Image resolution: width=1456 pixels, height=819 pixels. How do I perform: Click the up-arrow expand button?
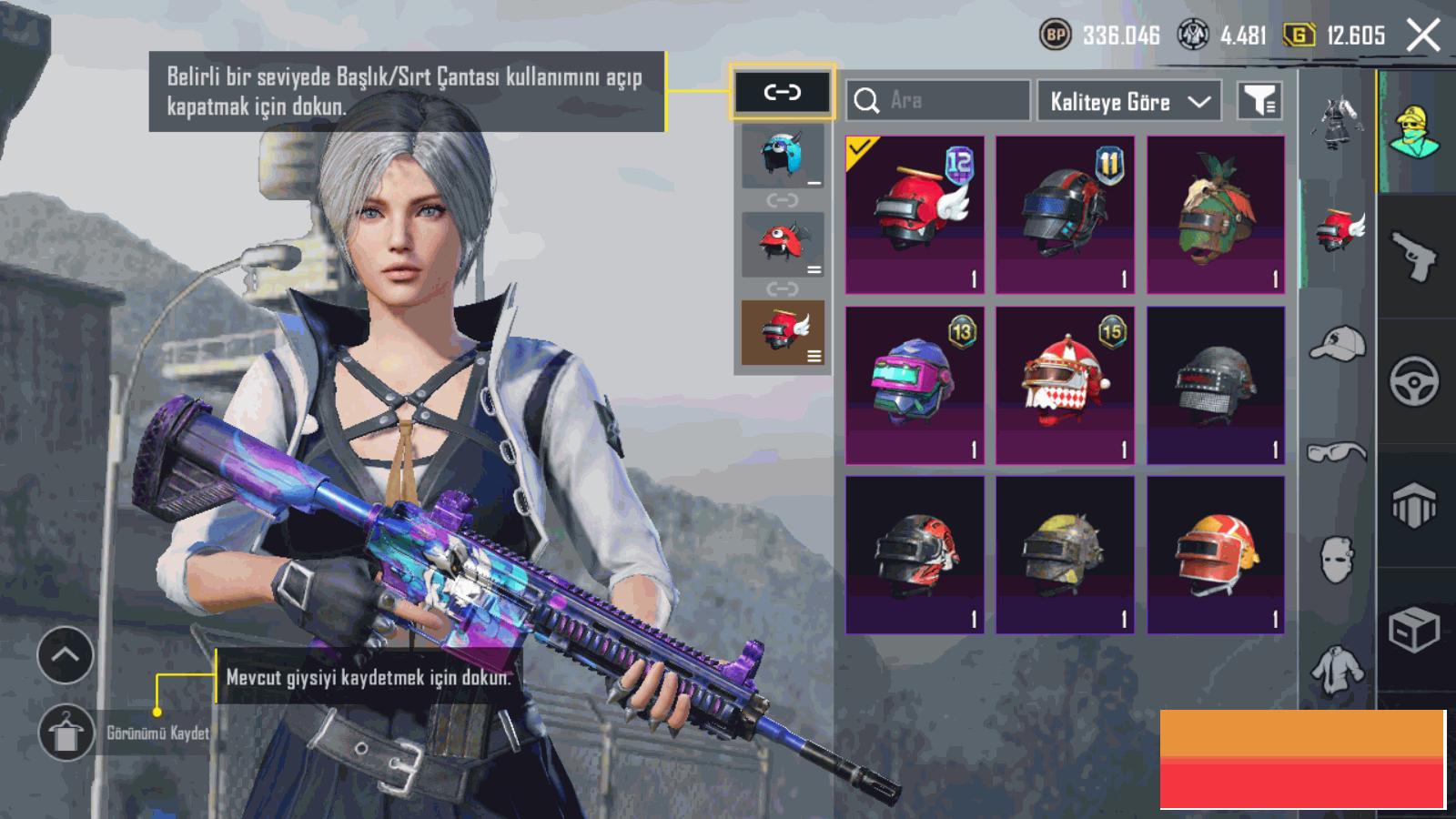pyautogui.click(x=66, y=655)
